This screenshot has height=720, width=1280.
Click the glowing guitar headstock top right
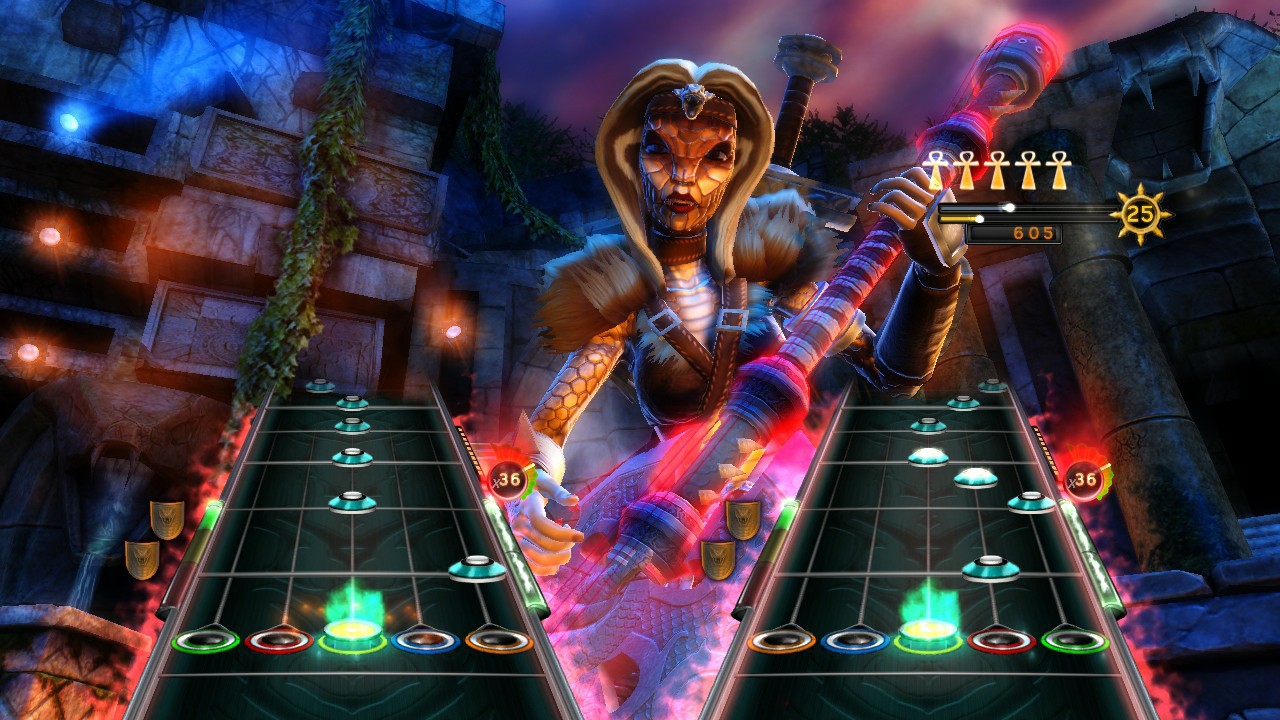pos(1010,70)
